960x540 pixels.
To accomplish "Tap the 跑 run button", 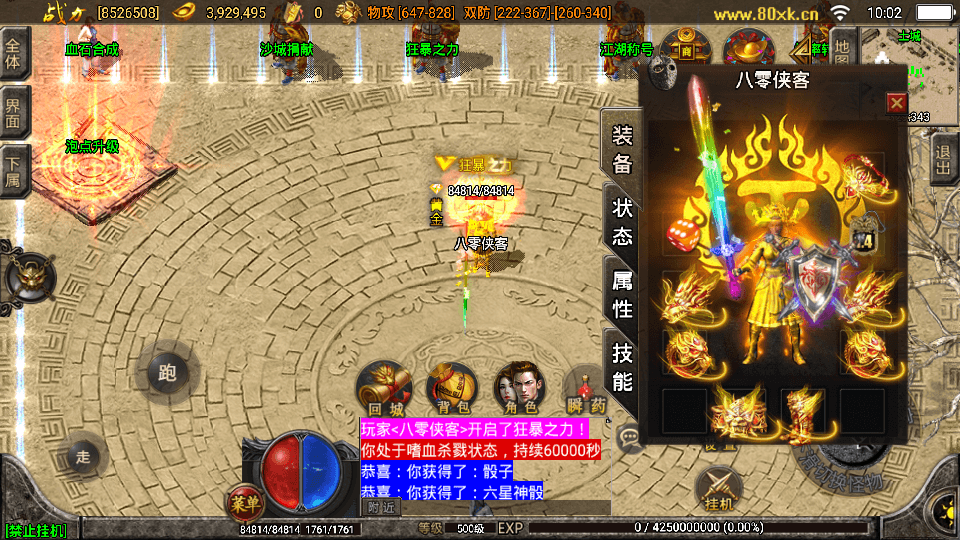I will click(167, 373).
